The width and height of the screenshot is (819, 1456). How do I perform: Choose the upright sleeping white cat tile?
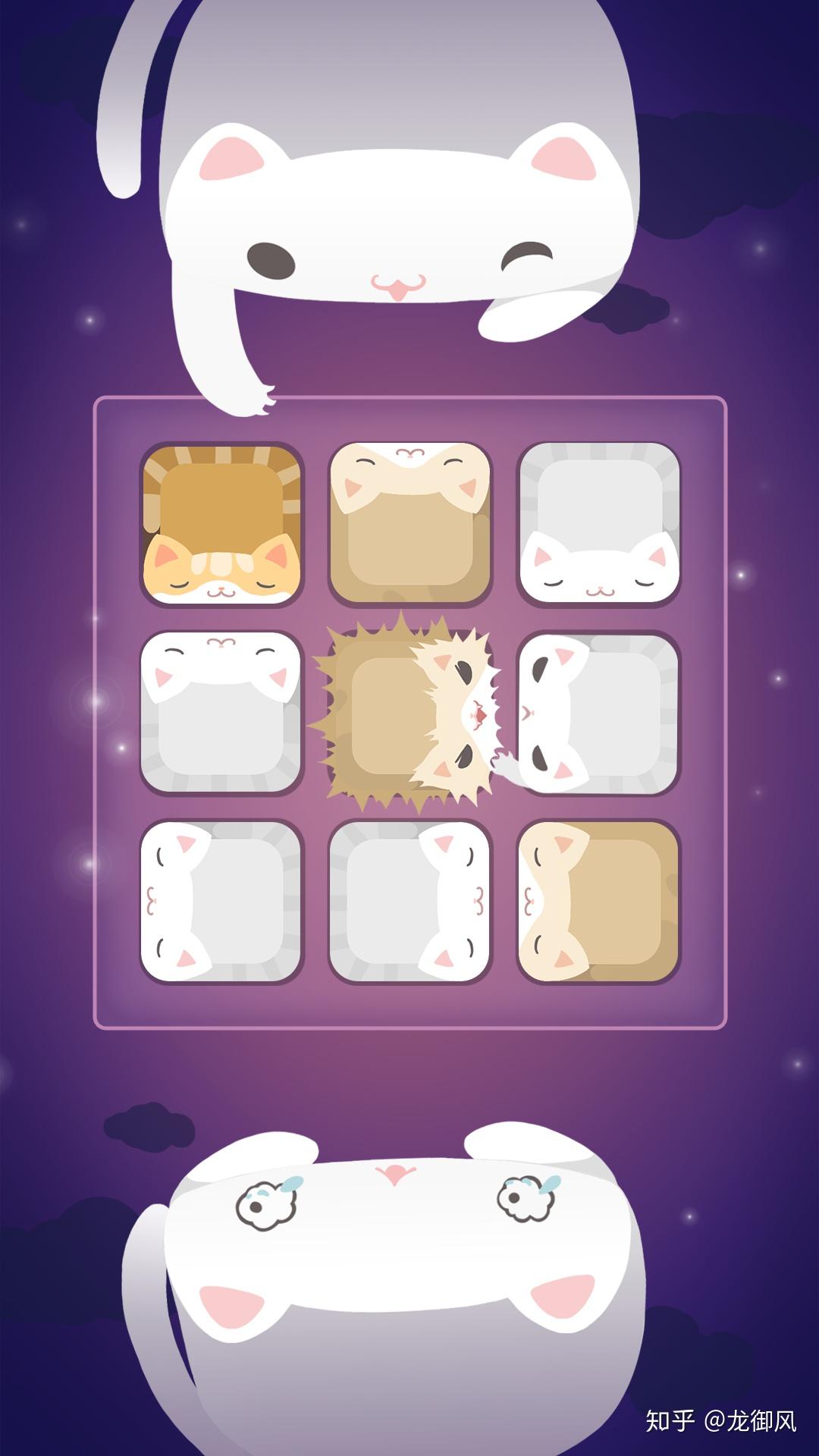click(599, 524)
